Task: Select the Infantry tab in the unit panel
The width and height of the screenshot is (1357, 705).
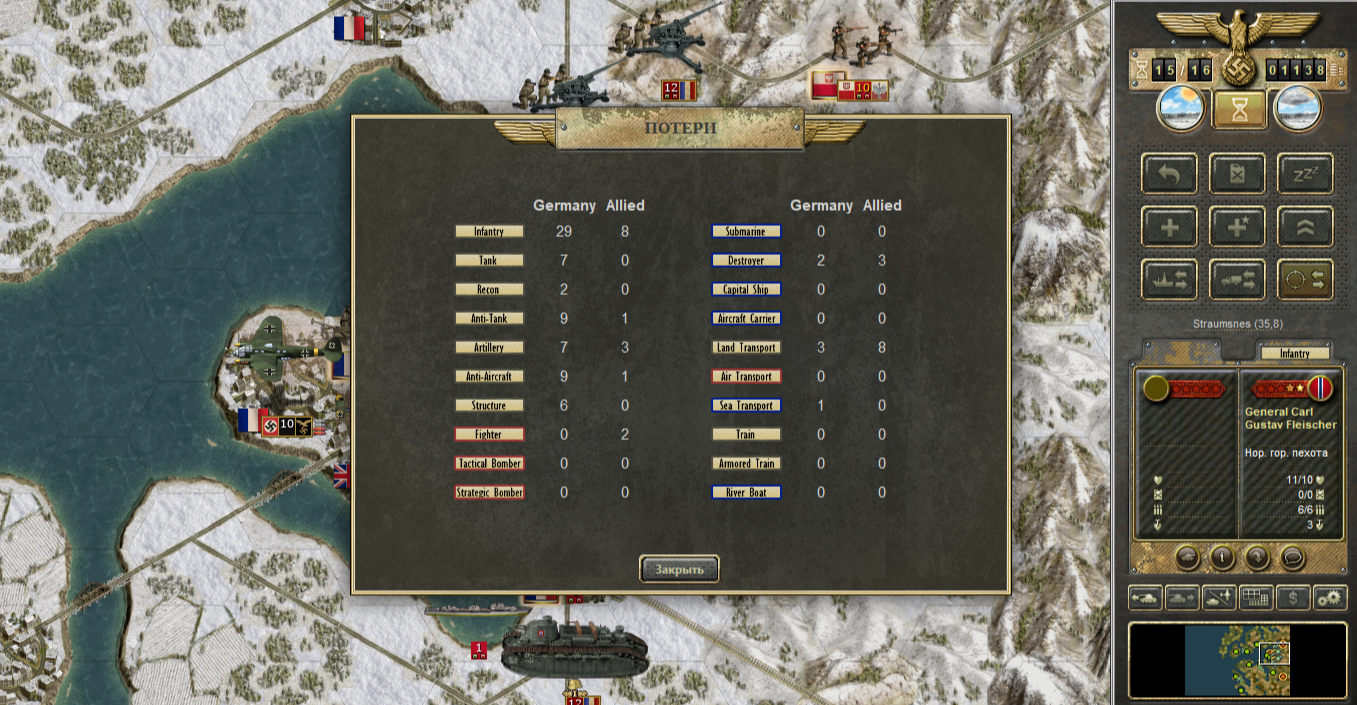Action: pyautogui.click(x=1294, y=353)
